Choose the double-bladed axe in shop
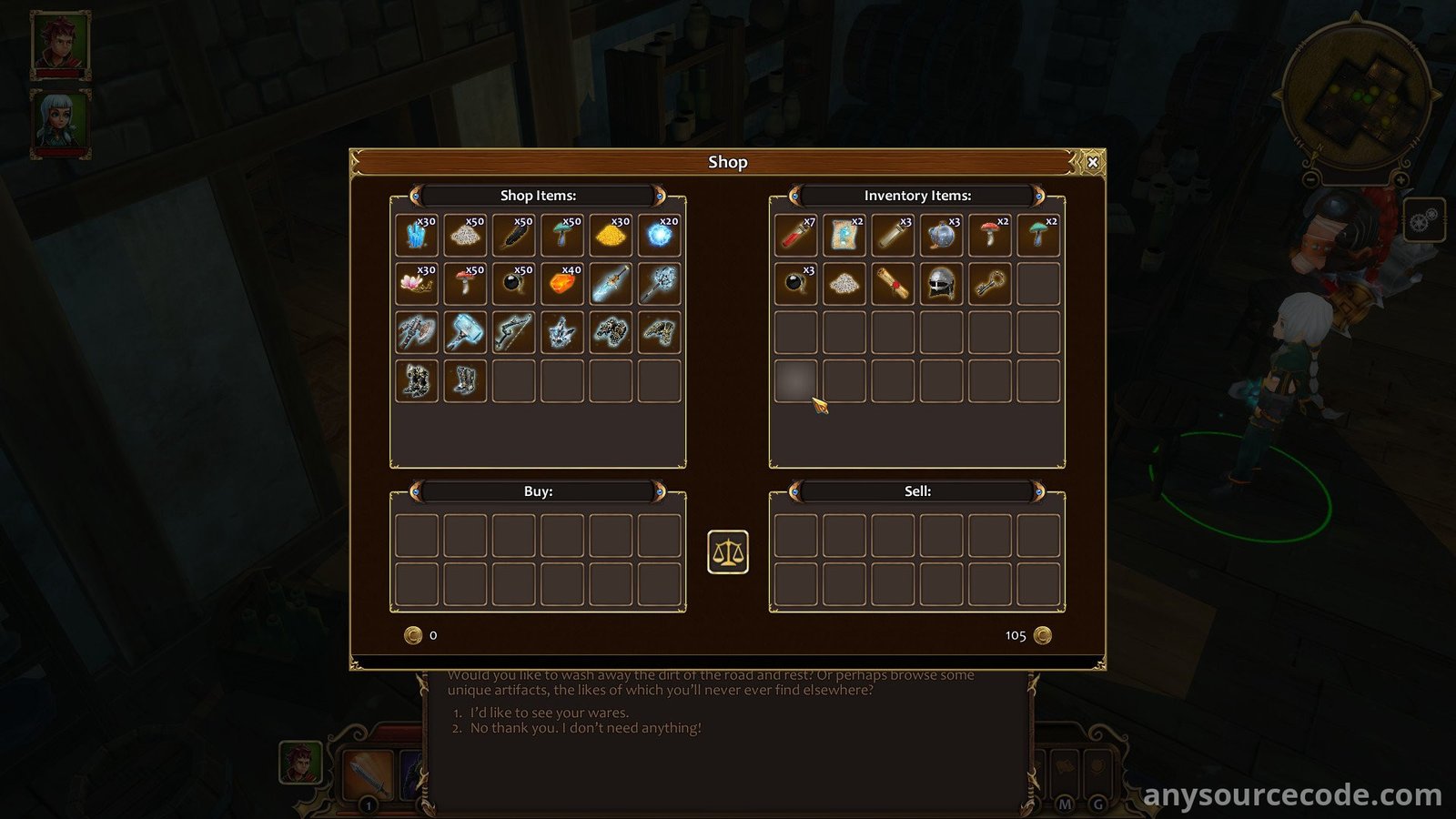The height and width of the screenshot is (819, 1456). tap(417, 332)
